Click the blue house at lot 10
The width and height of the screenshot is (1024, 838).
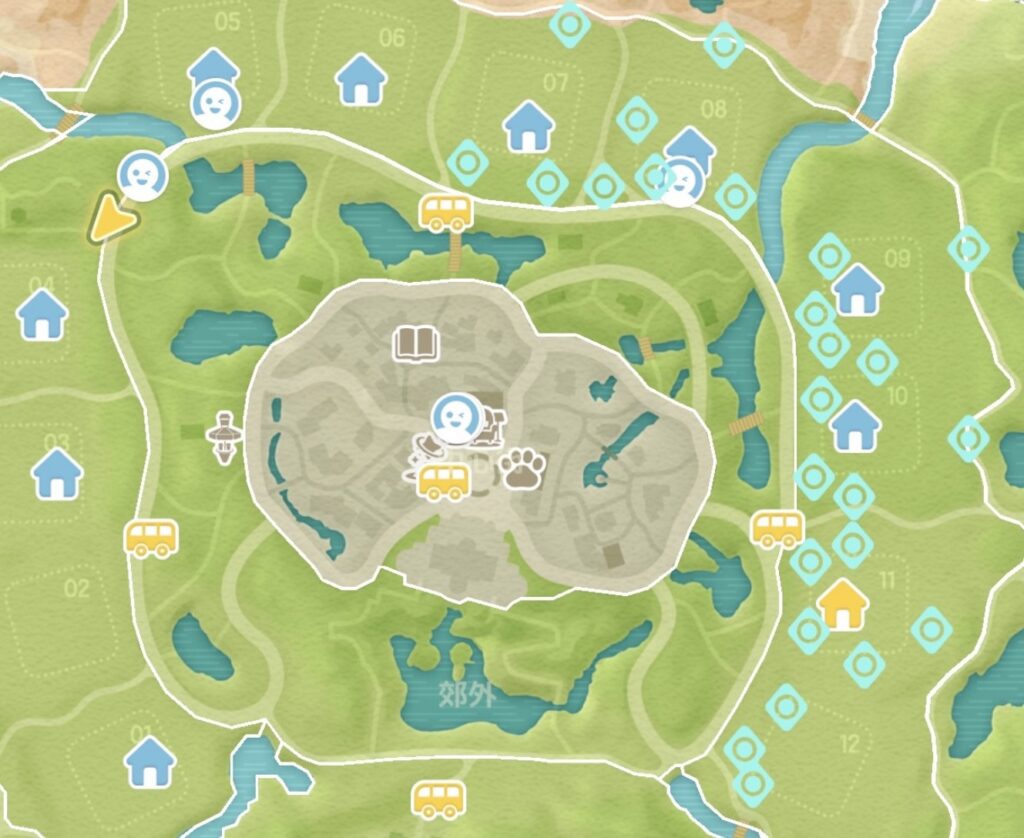pyautogui.click(x=855, y=425)
